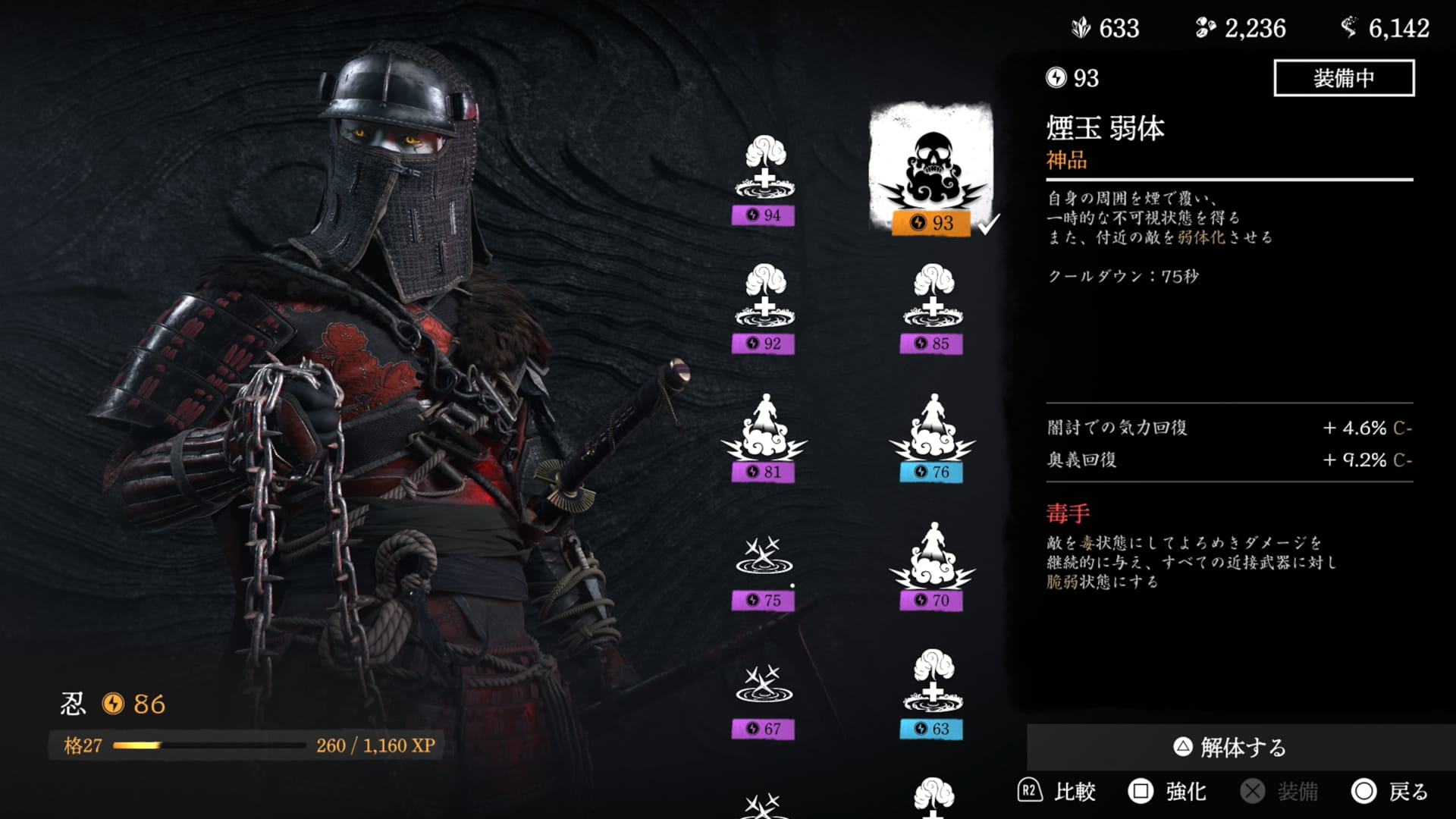Viewport: 1456px width, 819px height.
Task: Select the equipped level 93 skull smoke bomb
Action: [x=931, y=163]
